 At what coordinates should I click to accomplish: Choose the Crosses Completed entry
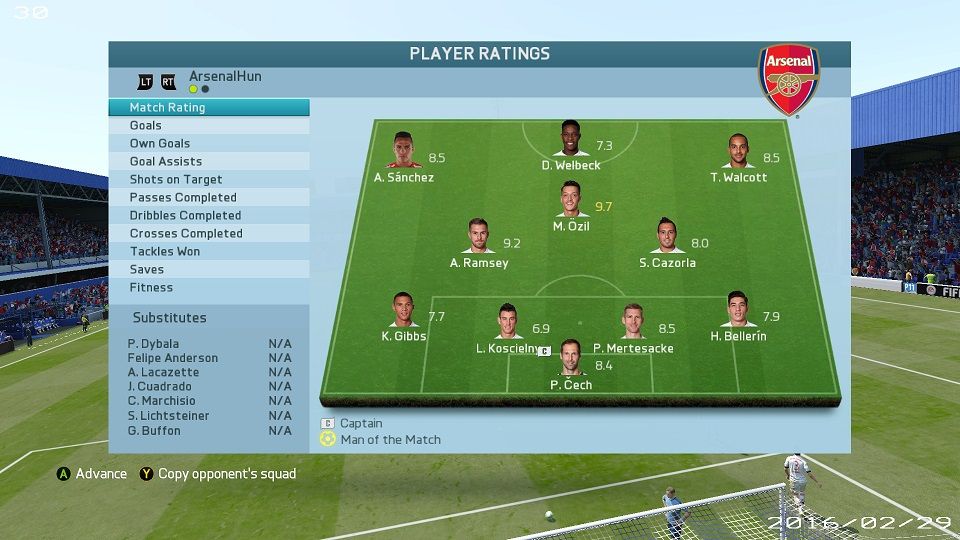click(x=209, y=233)
